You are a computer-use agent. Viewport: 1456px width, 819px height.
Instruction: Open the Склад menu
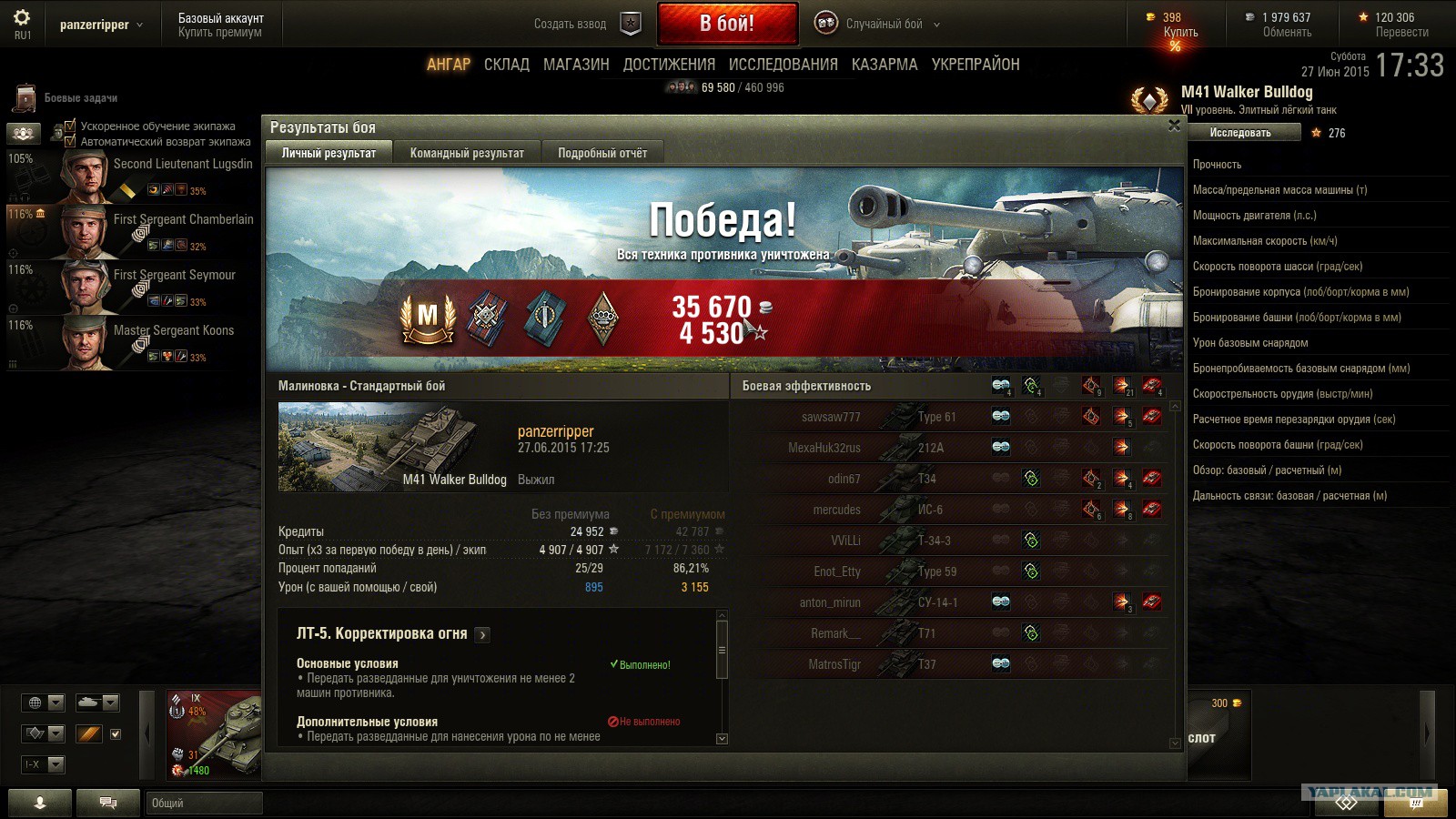506,65
